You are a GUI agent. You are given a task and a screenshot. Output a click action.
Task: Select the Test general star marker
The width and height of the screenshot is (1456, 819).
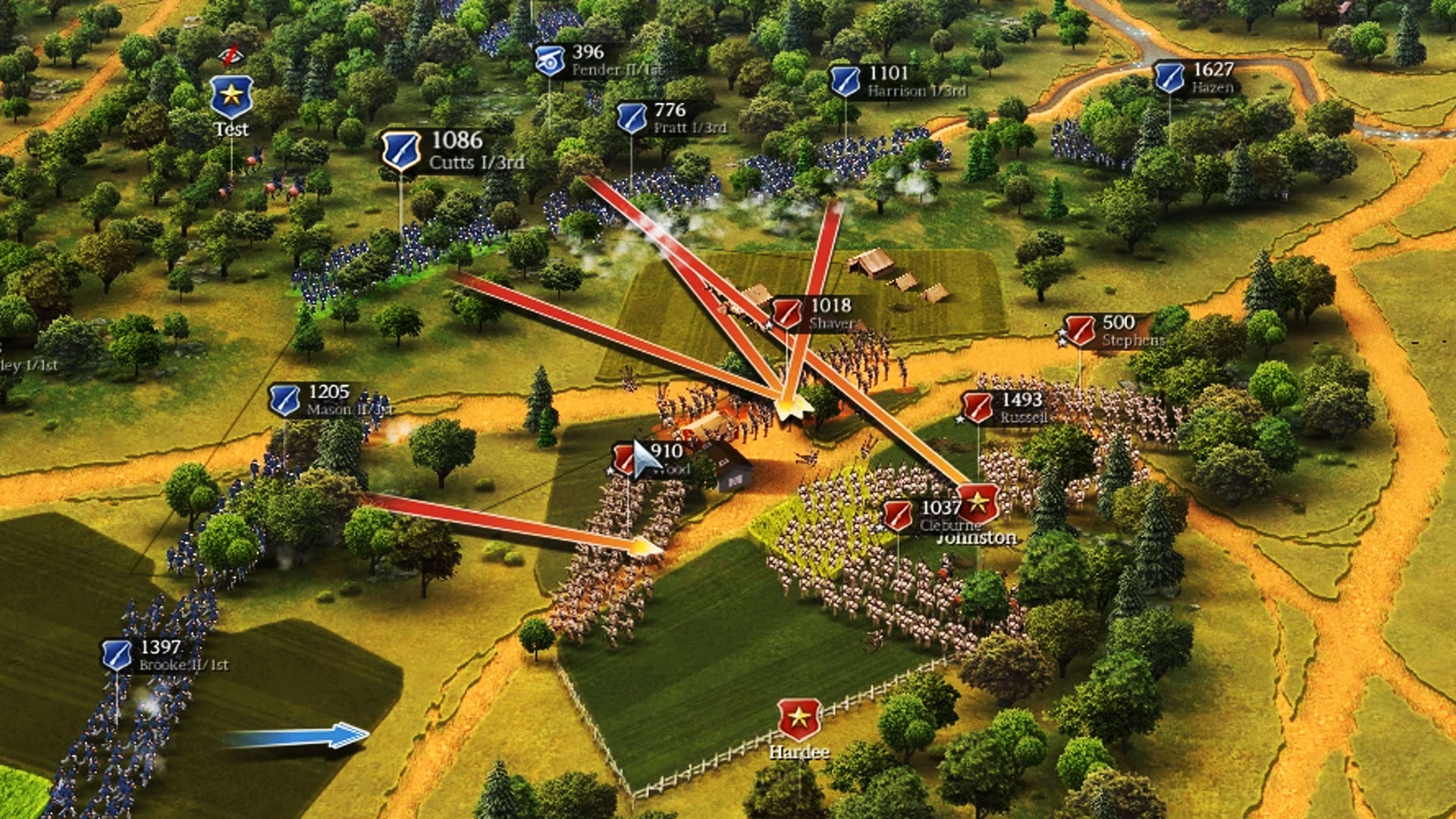231,96
